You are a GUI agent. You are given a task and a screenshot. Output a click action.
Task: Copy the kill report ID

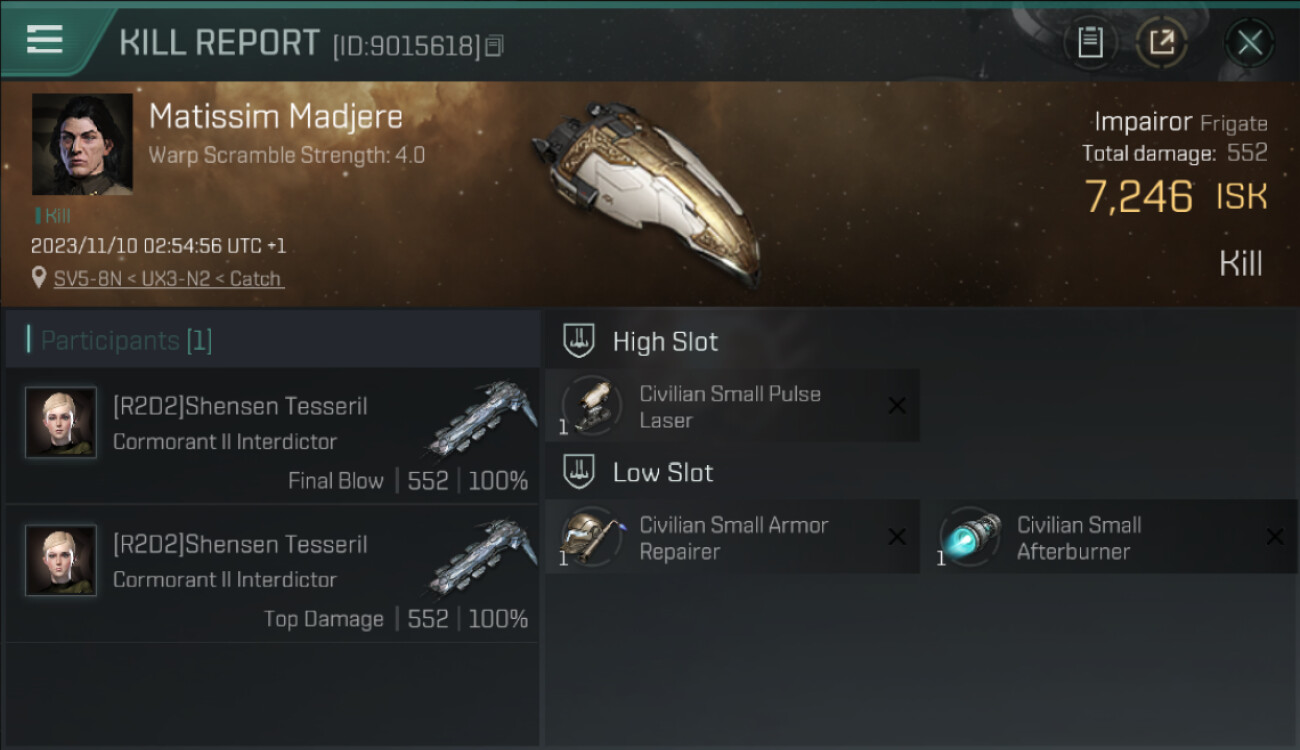point(495,46)
